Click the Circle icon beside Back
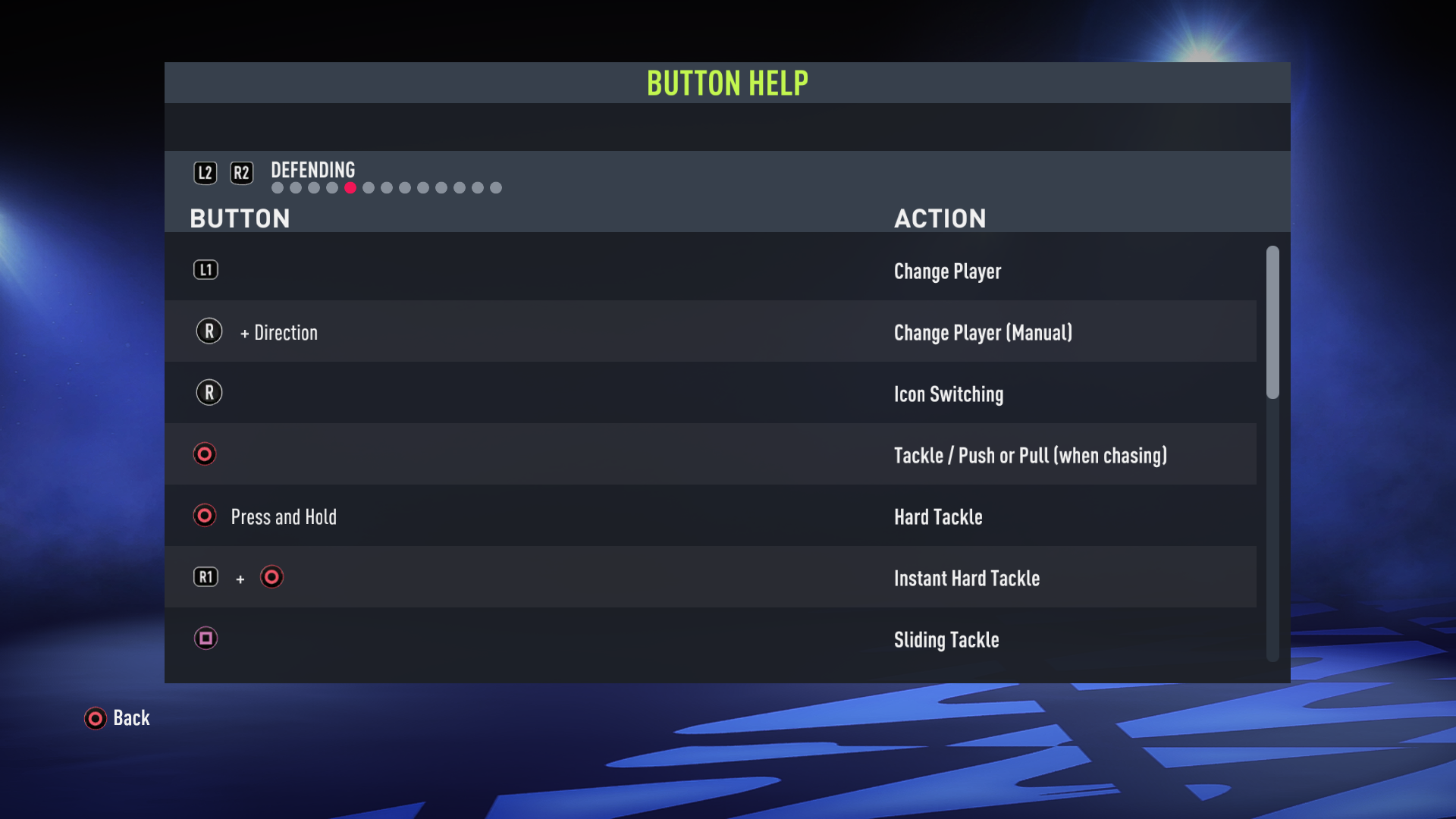Viewport: 1456px width, 819px height. (95, 718)
